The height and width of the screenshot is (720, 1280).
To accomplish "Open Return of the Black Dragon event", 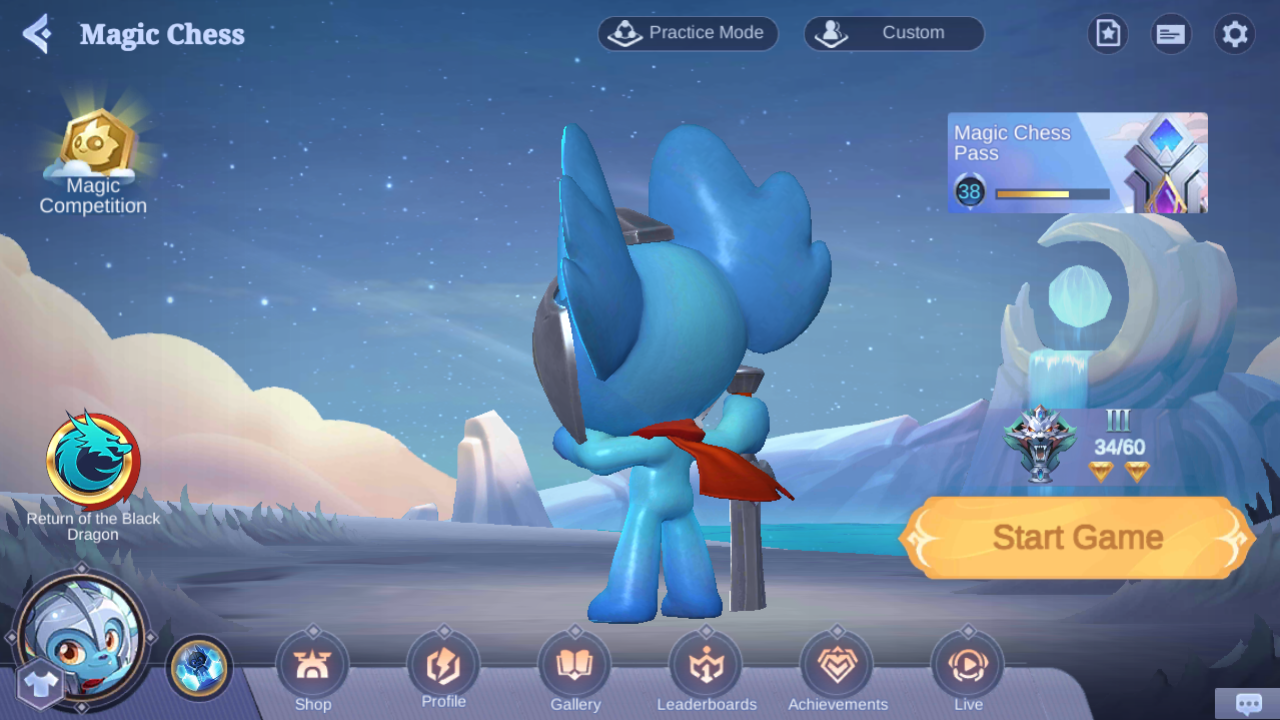I will click(93, 462).
